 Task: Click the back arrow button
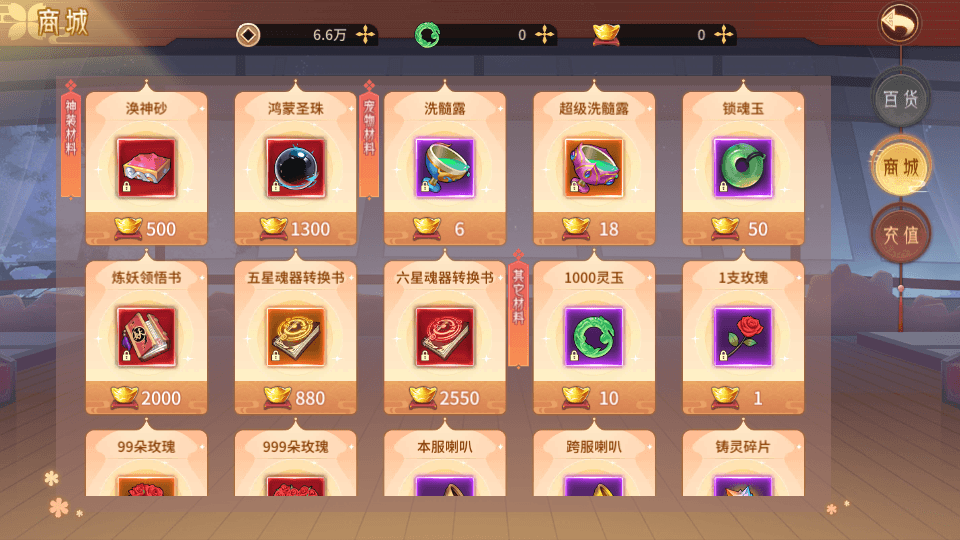click(899, 23)
